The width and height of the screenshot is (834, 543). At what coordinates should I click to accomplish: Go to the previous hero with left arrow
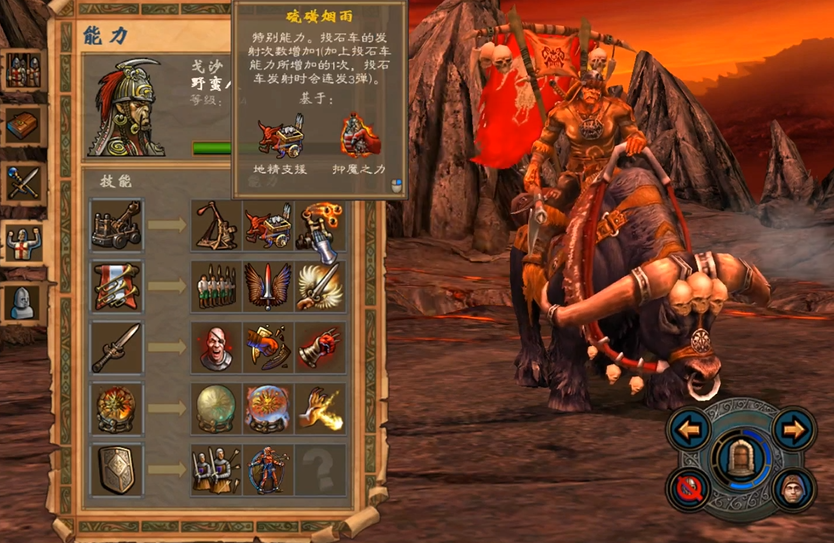click(x=690, y=431)
